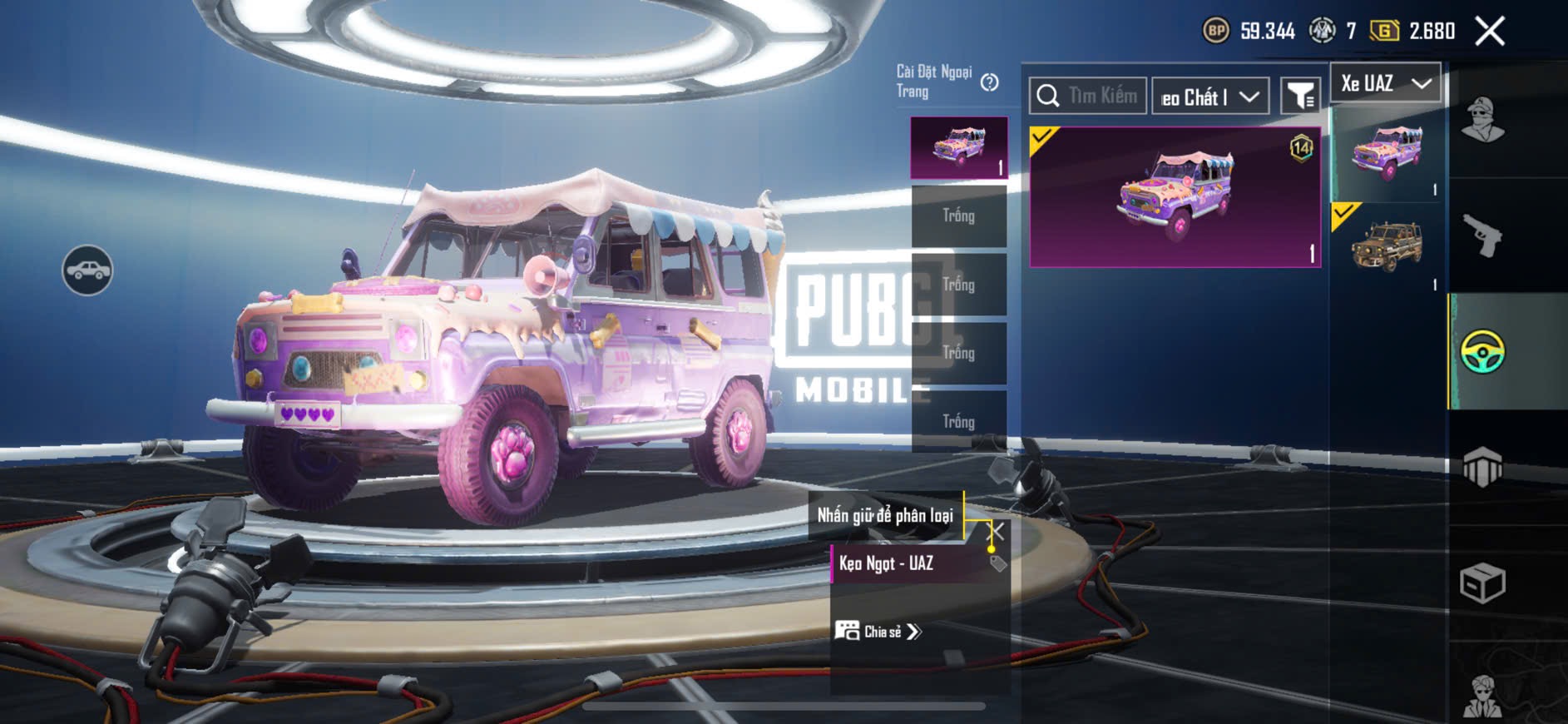The width and height of the screenshot is (1568, 724).
Task: Select the large pink UAZ skin card
Action: click(1175, 197)
